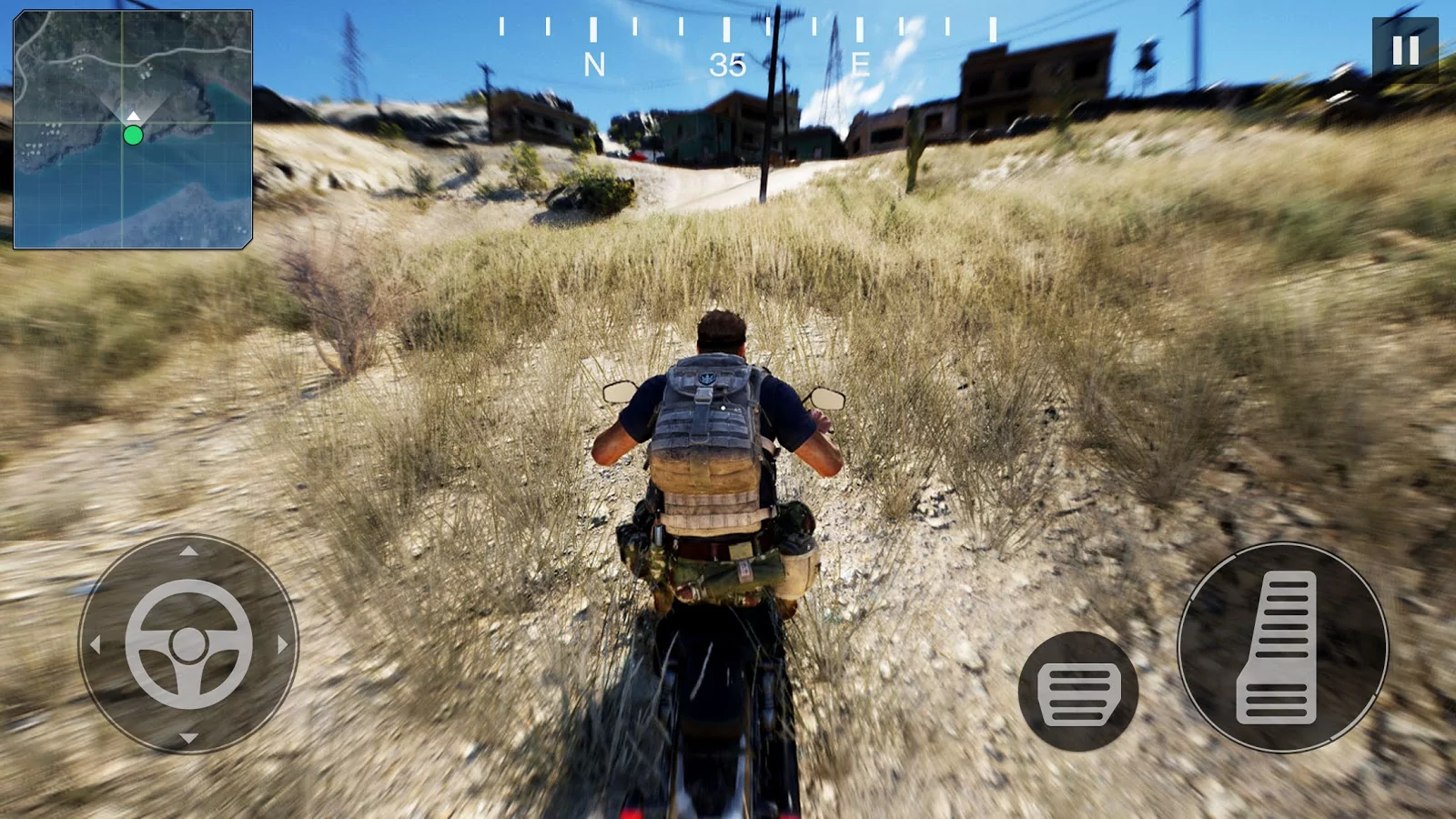Viewport: 1456px width, 819px height.
Task: Tap the brake pedal to slow down
Action: click(x=1078, y=690)
